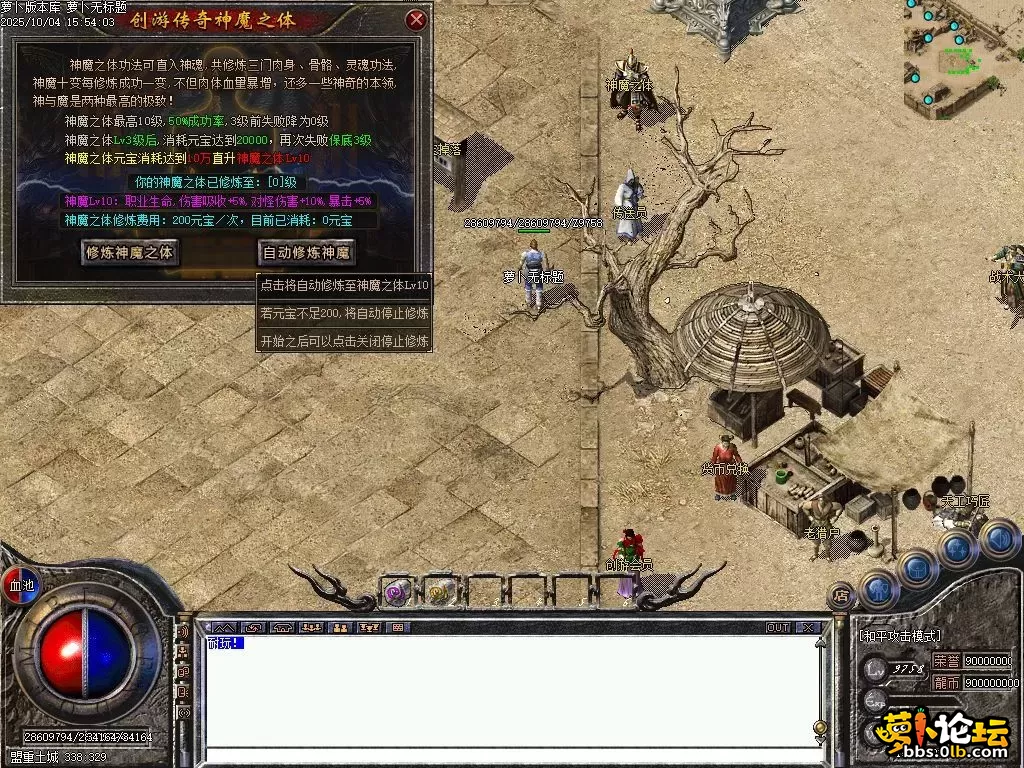
Task: Close the 神魔之体 dialog window
Action: click(416, 20)
